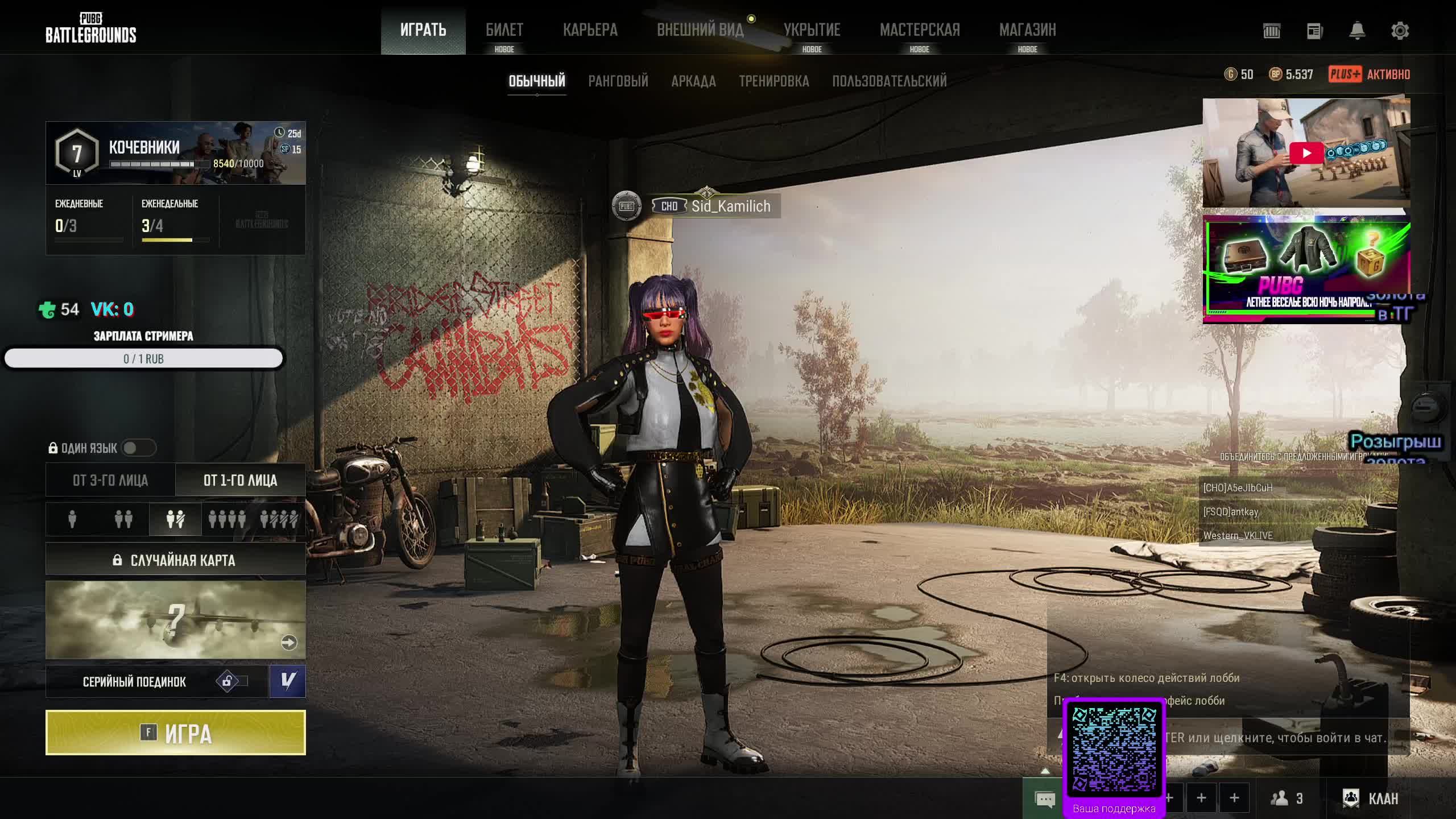The height and width of the screenshot is (819, 1456).
Task: Open the МАСТЕРСКАЯ workshop tab
Action: pos(919,30)
